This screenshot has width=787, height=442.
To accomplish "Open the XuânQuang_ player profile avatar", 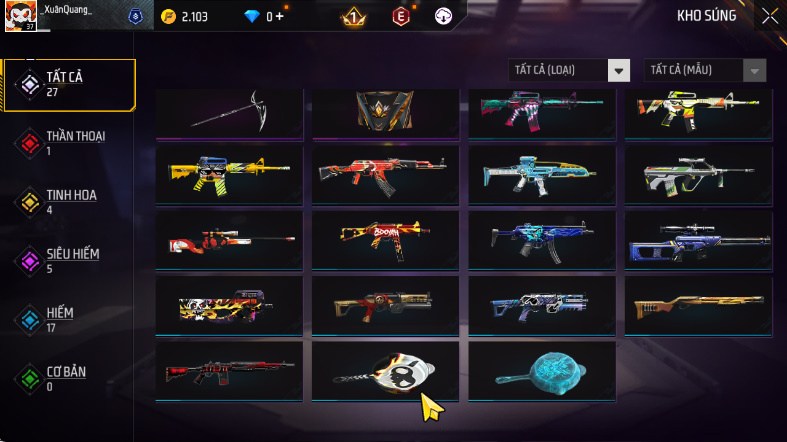I will point(20,15).
